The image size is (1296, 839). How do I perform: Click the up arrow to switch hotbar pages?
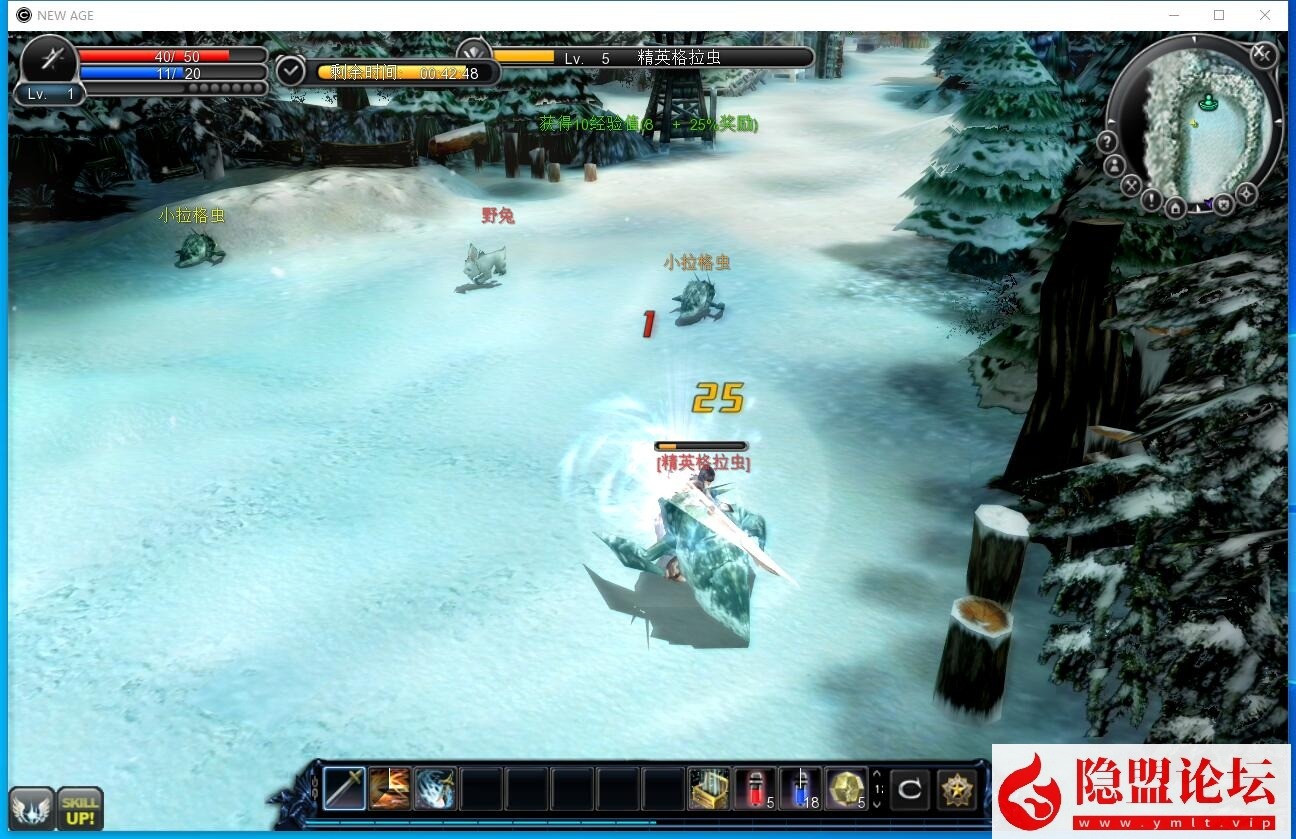click(876, 774)
